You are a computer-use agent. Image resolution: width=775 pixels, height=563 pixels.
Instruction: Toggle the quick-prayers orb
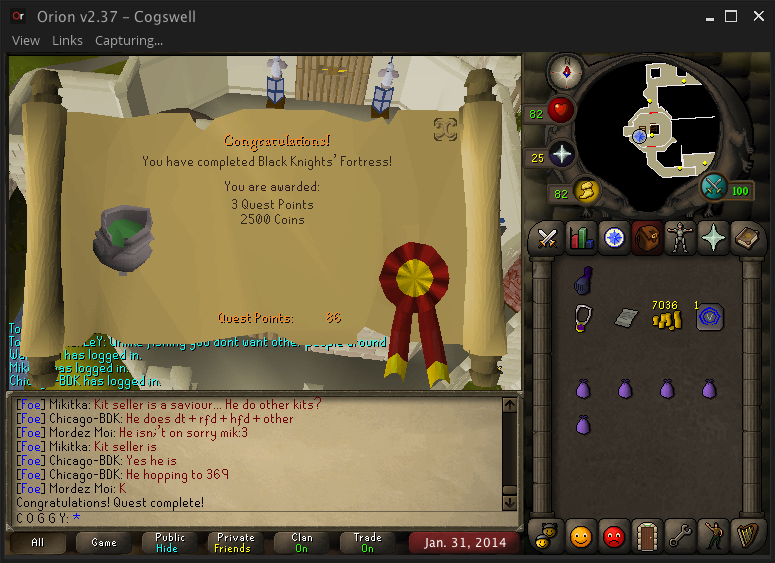(x=561, y=155)
